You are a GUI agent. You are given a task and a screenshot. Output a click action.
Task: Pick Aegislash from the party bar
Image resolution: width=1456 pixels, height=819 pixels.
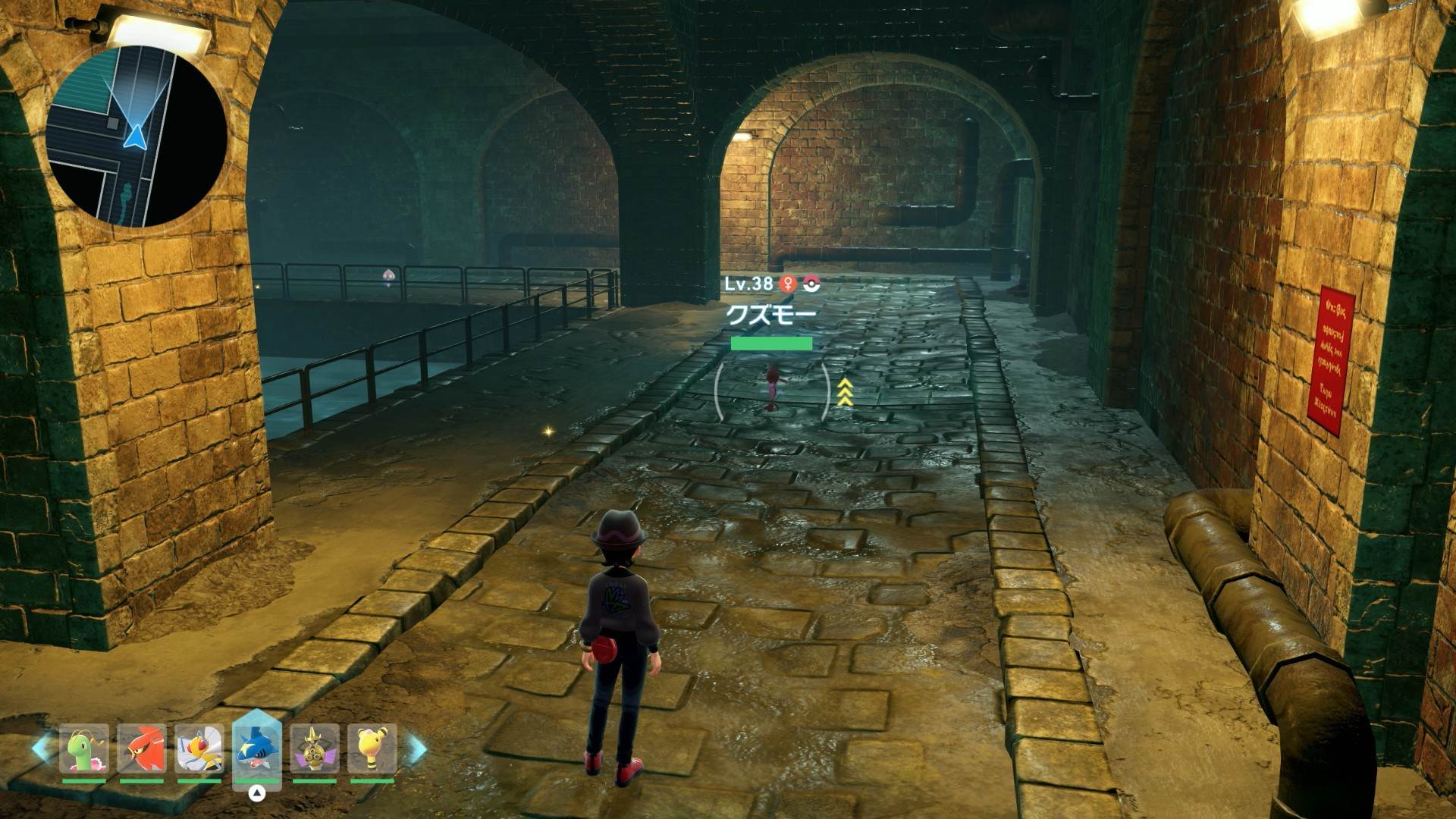[x=315, y=749]
